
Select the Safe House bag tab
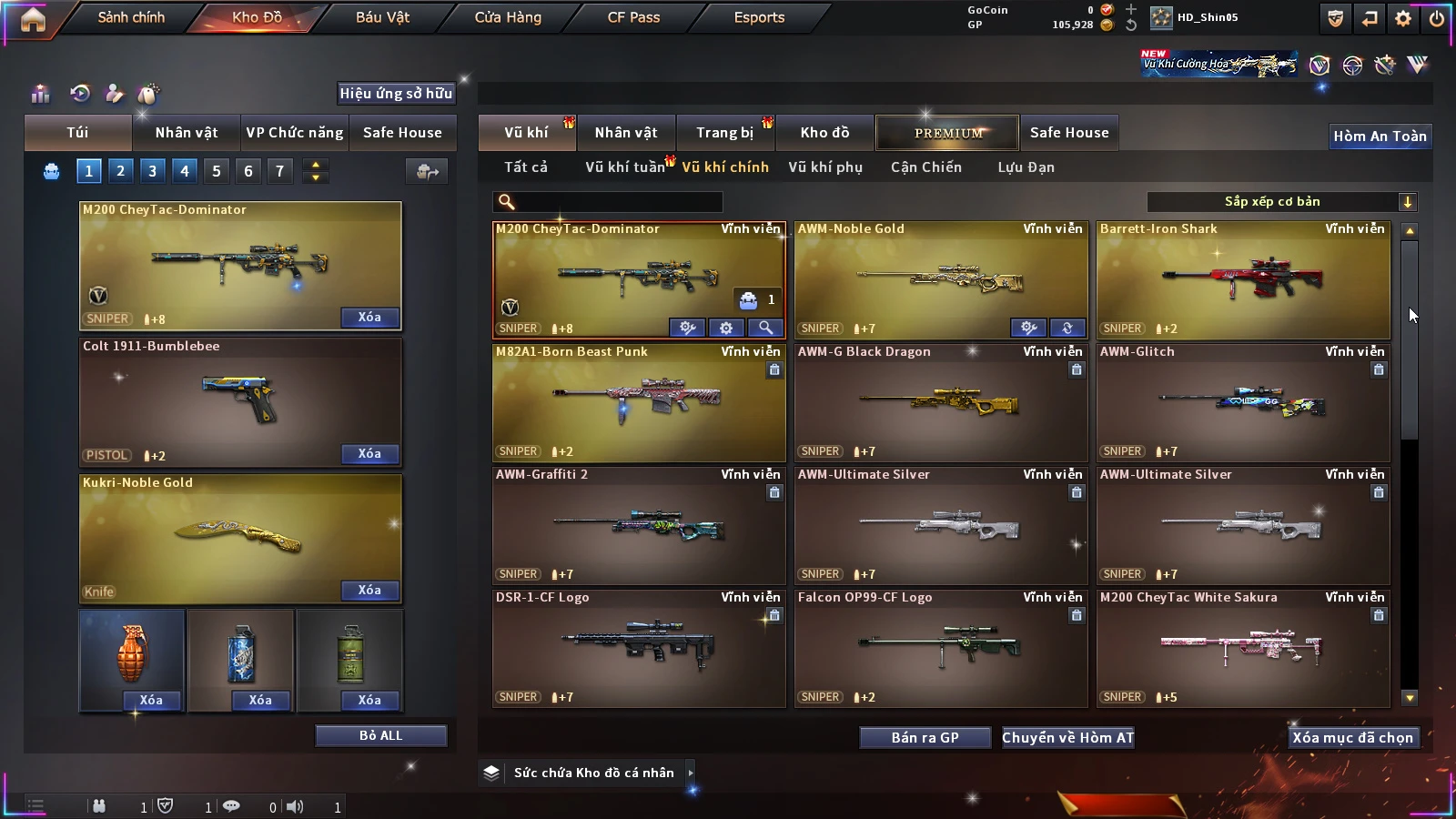[x=402, y=133]
